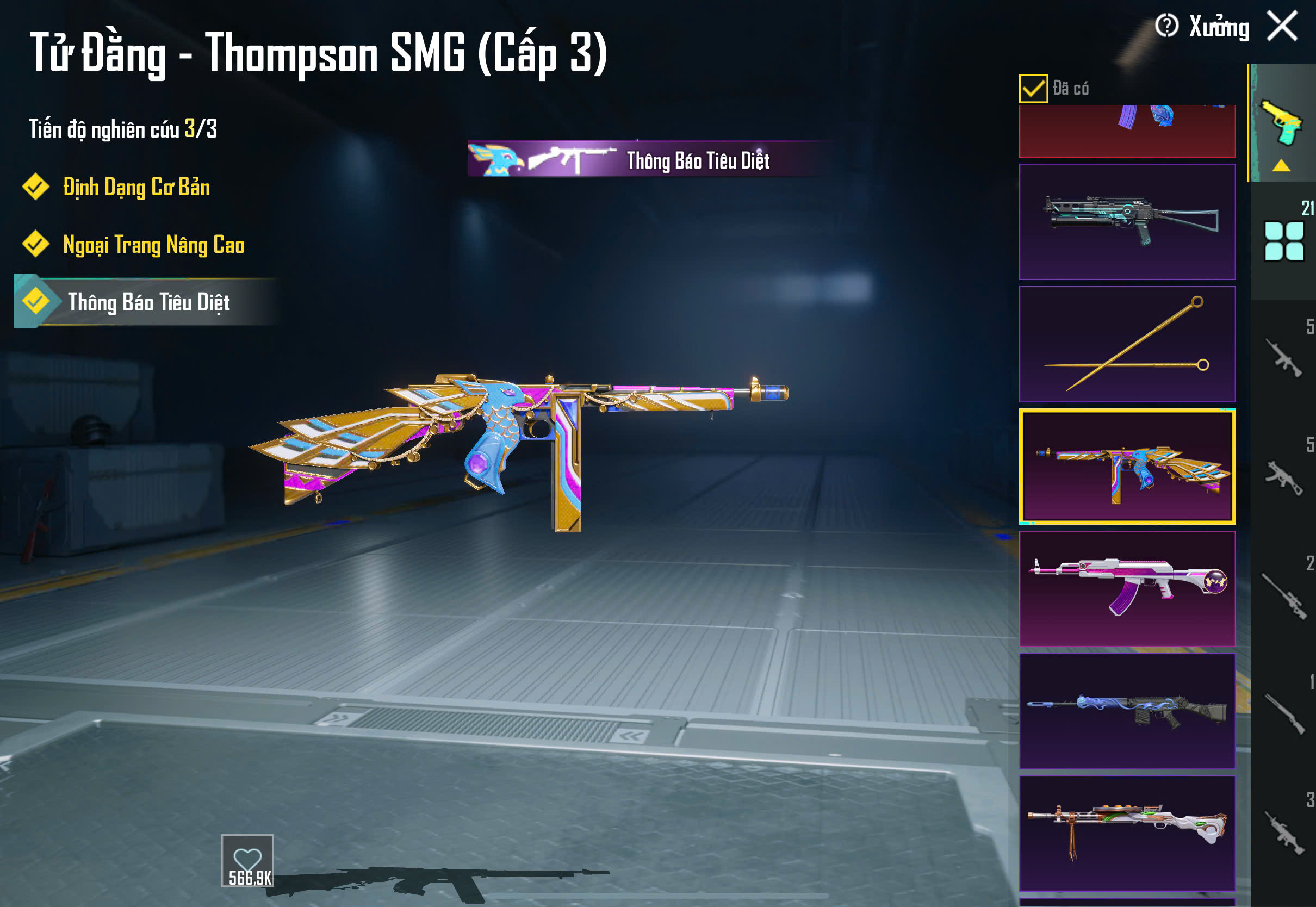Show all skins with the four-square tab
Screen dimensions: 1316x907
1283,241
